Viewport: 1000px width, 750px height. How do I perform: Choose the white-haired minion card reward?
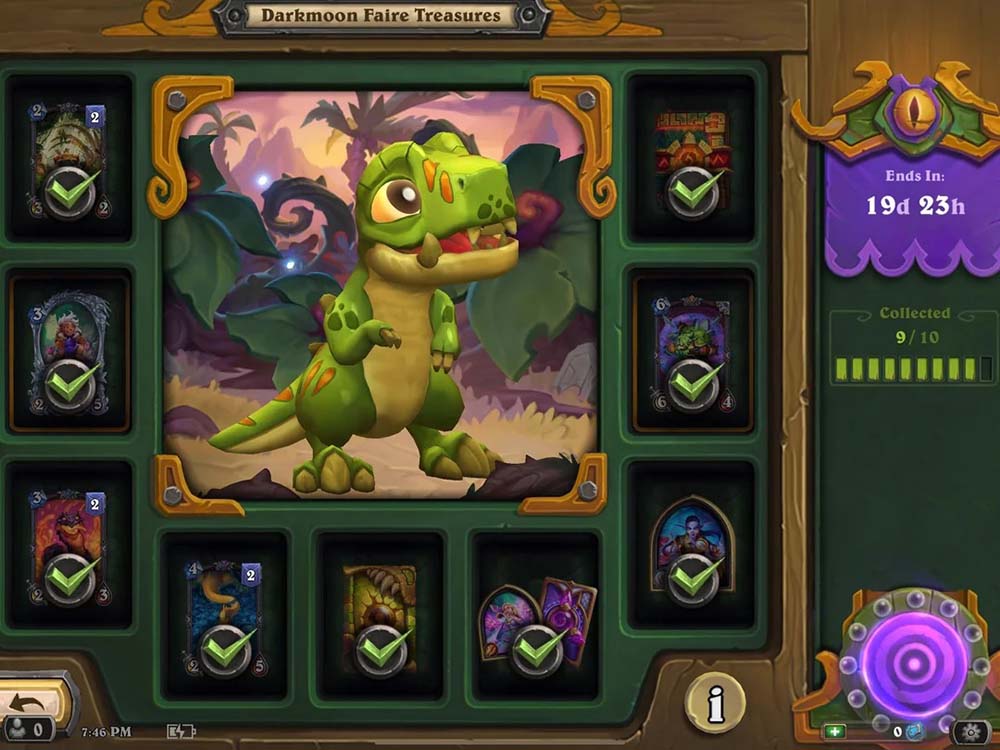click(x=70, y=350)
